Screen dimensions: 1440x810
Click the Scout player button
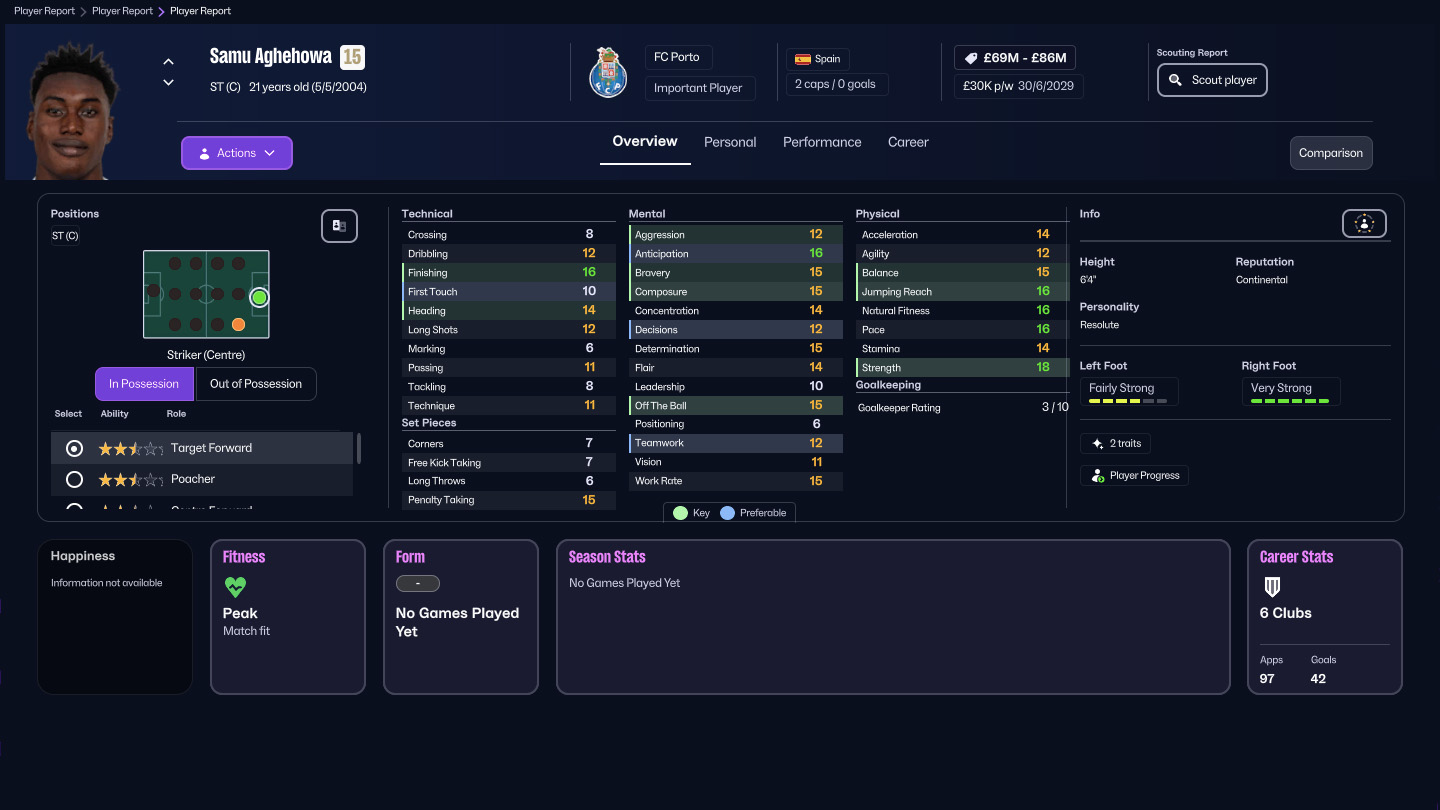[1212, 80]
